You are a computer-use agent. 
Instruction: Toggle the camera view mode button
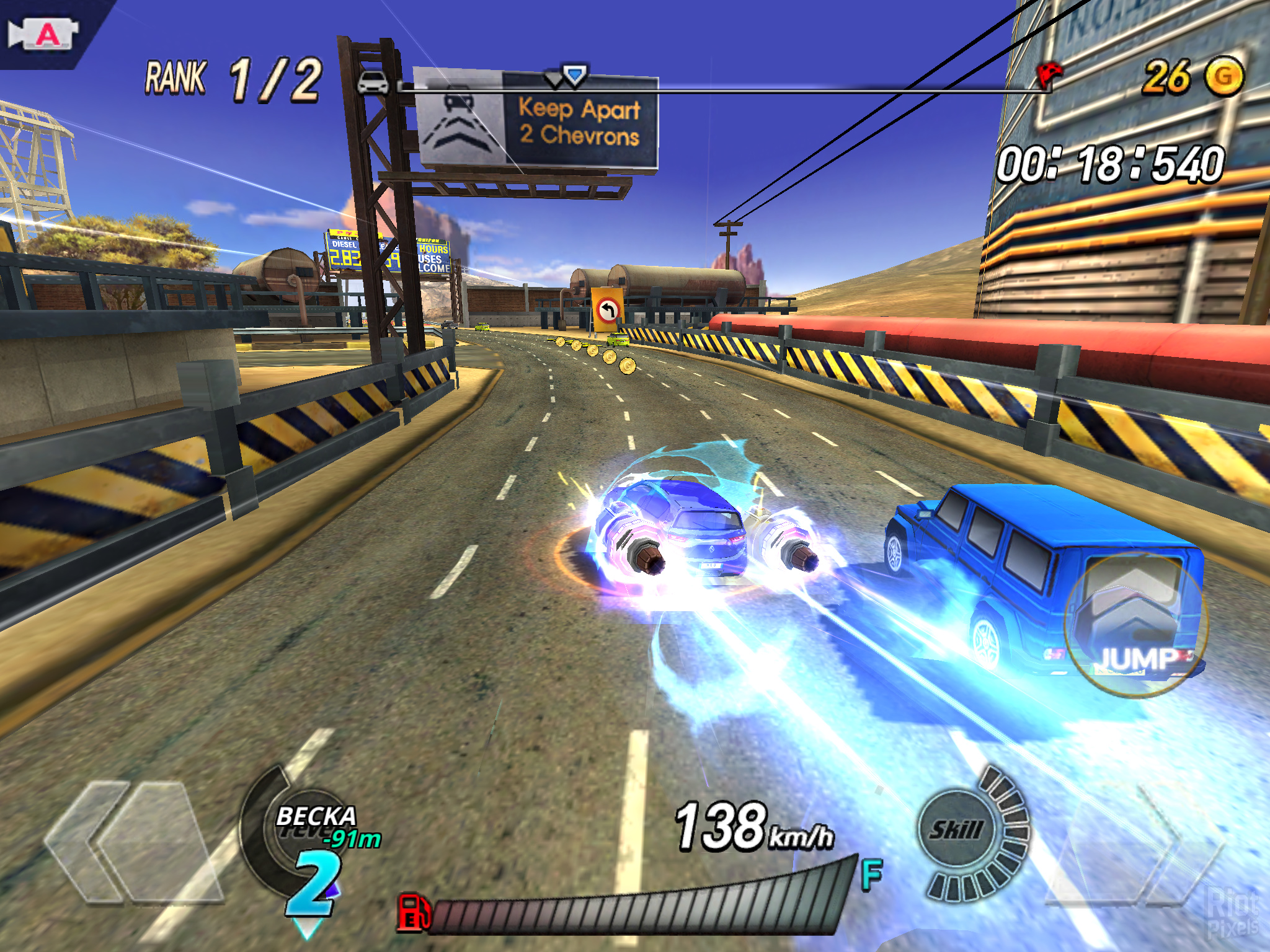pos(43,34)
